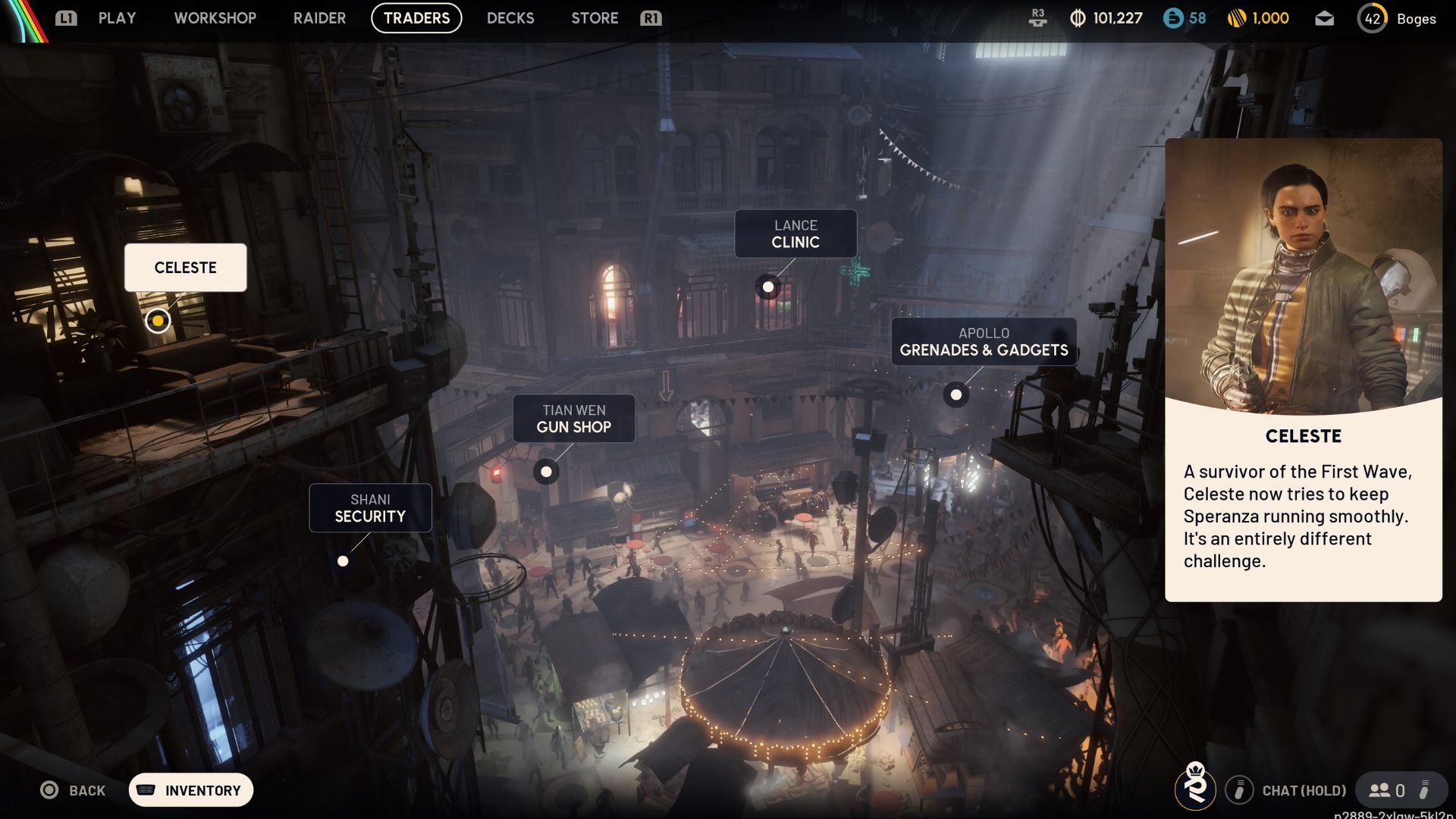
Task: Click the yellow Celeste map marker
Action: (158, 321)
